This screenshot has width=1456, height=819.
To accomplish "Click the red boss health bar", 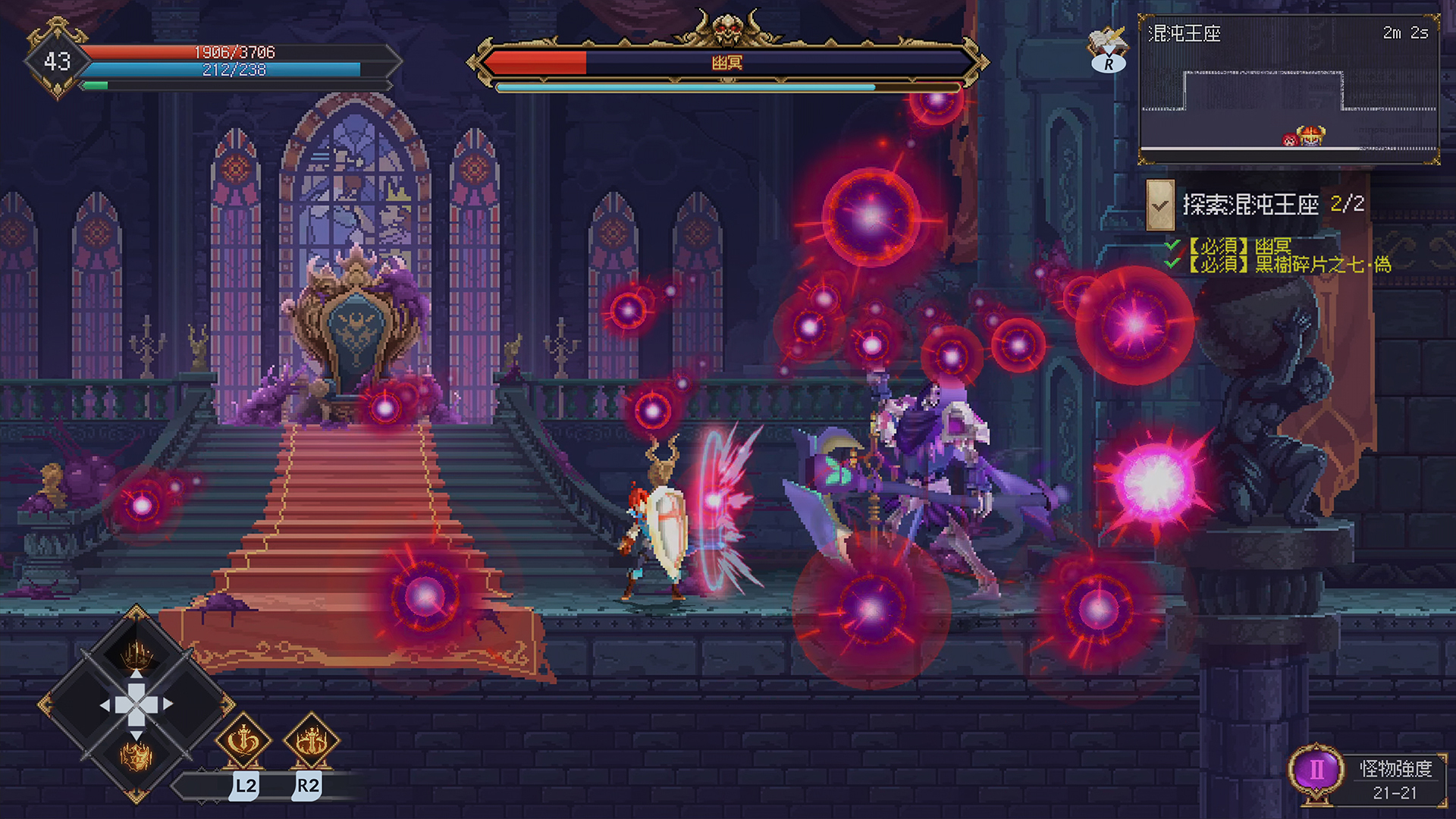I will tap(538, 64).
